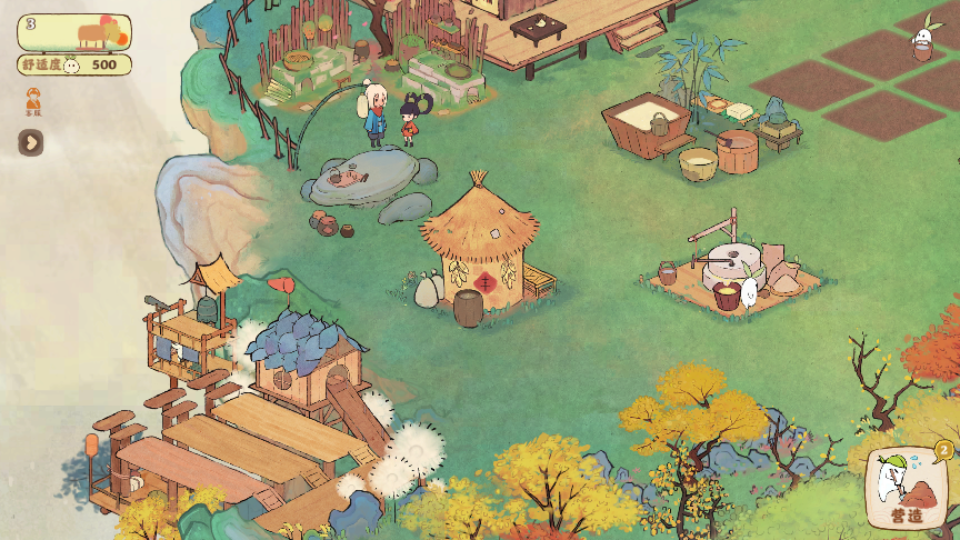Screen dimensions: 960x540
Task: Expand the side panel with the arrow button
Action: point(30,142)
